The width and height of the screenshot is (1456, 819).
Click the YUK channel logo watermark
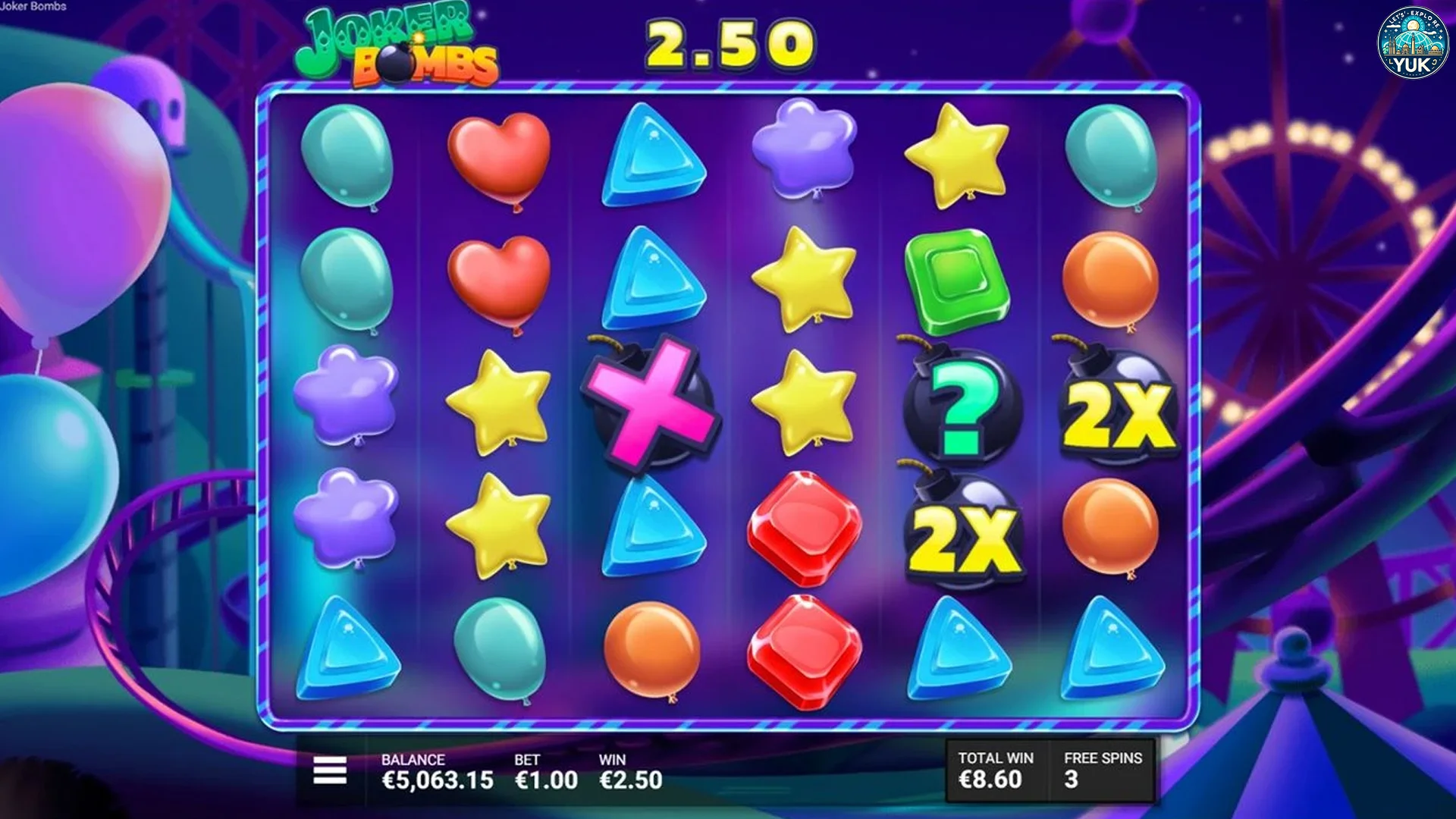(x=1412, y=43)
